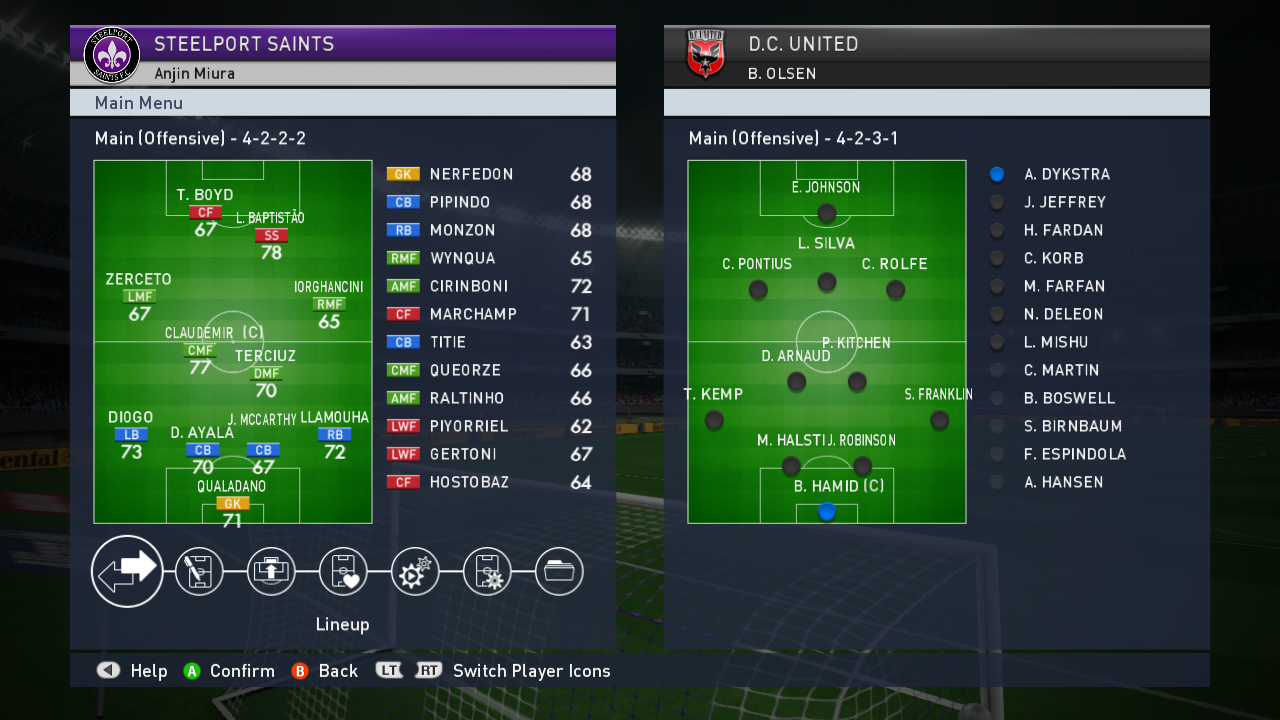This screenshot has width=1280, height=720.
Task: Choose goalkeeper QUALADANO on the pitch
Action: coord(232,503)
